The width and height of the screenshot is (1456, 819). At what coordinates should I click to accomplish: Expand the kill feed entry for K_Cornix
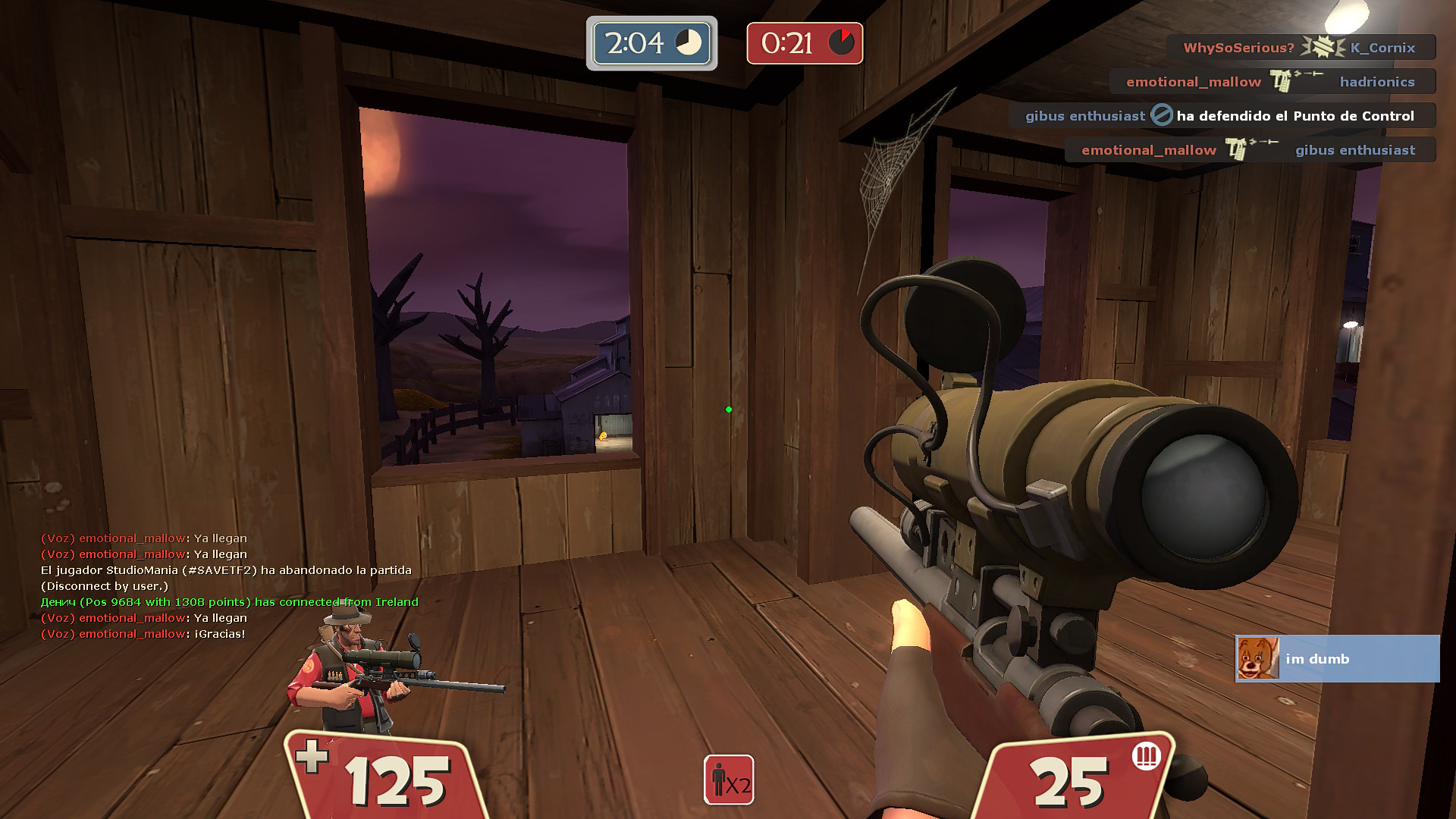click(x=1380, y=47)
